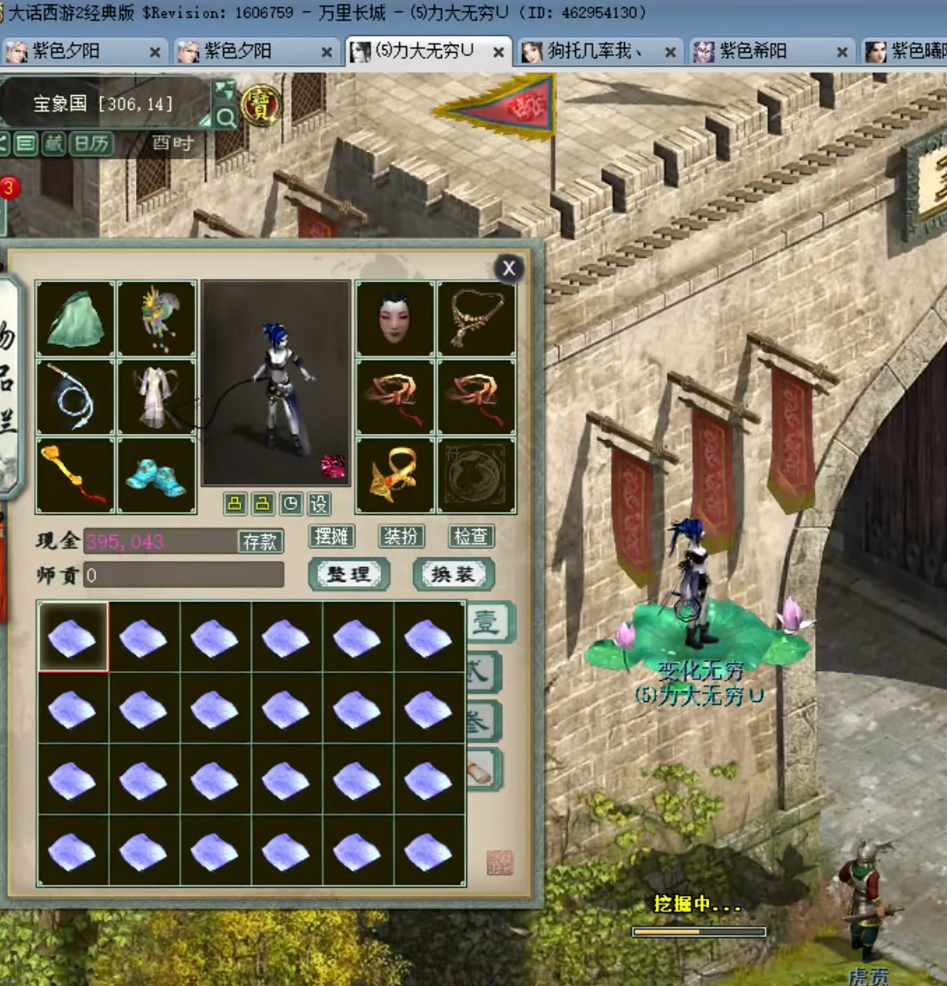Click the 整理 (sort items) button
The image size is (947, 986).
pyautogui.click(x=349, y=574)
